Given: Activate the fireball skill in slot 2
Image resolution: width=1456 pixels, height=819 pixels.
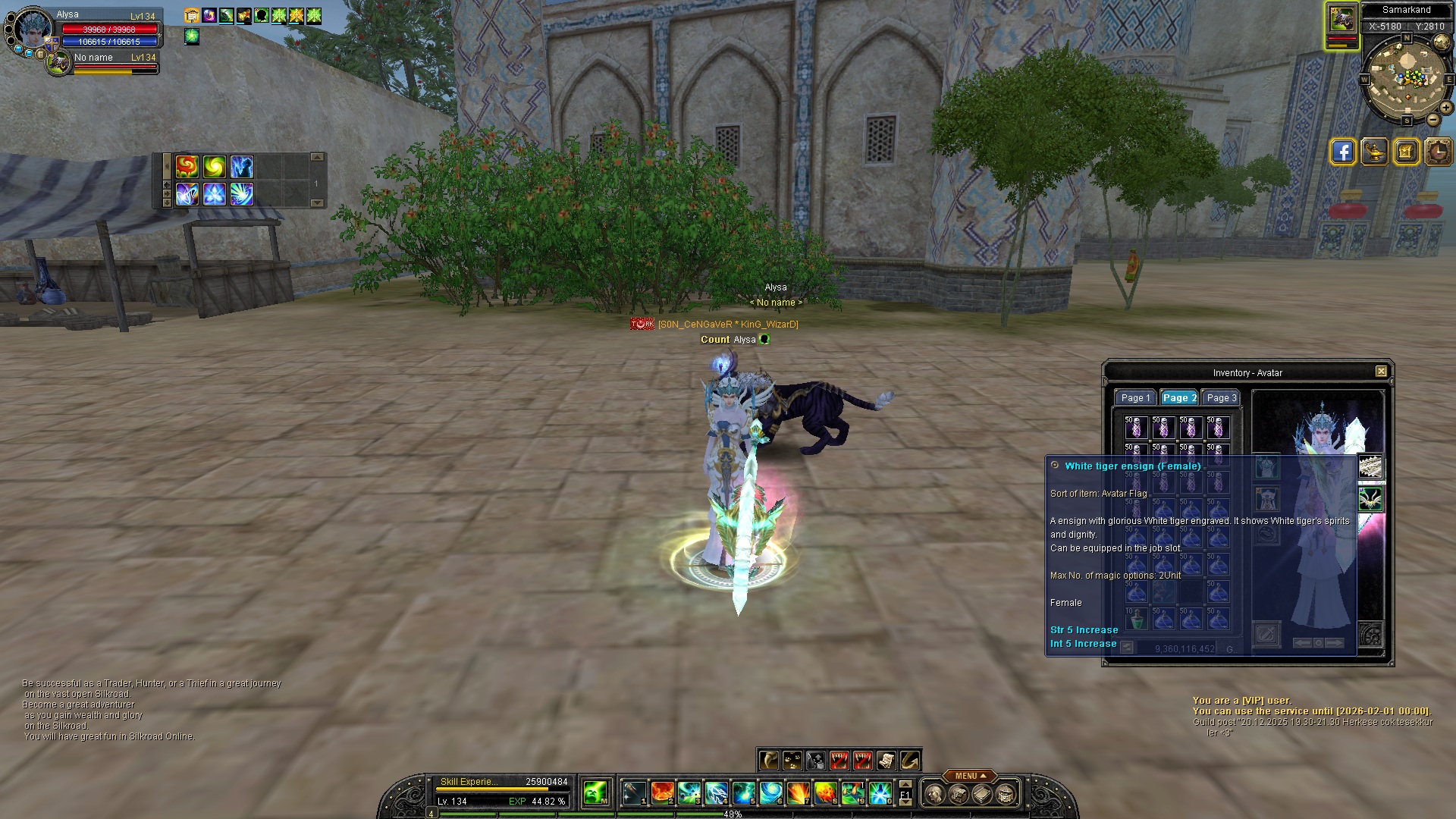Looking at the screenshot, I should (662, 793).
